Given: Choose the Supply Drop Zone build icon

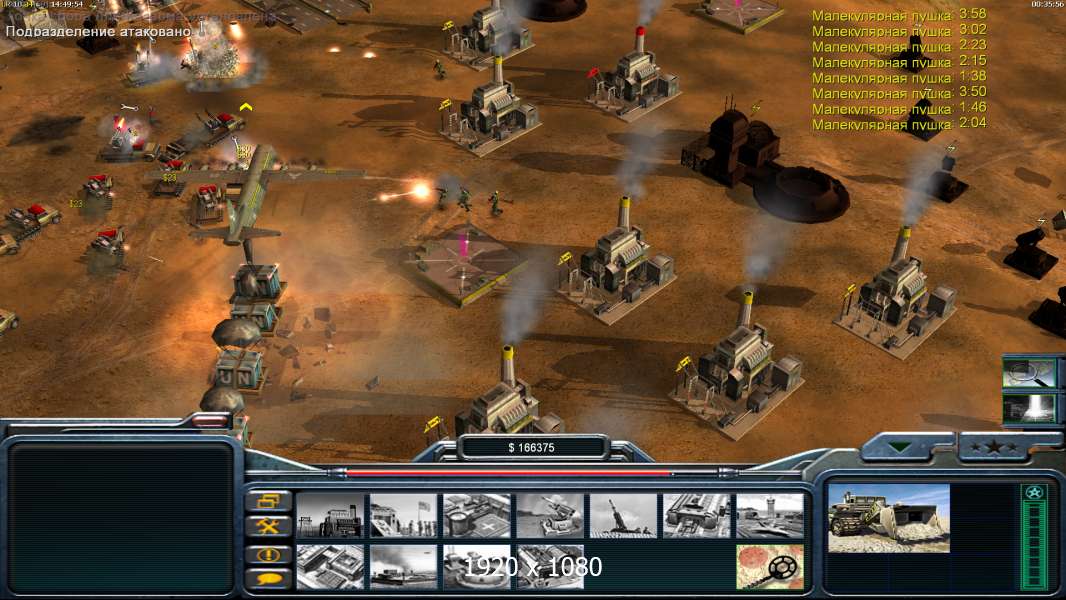Looking at the screenshot, I should (403, 566).
